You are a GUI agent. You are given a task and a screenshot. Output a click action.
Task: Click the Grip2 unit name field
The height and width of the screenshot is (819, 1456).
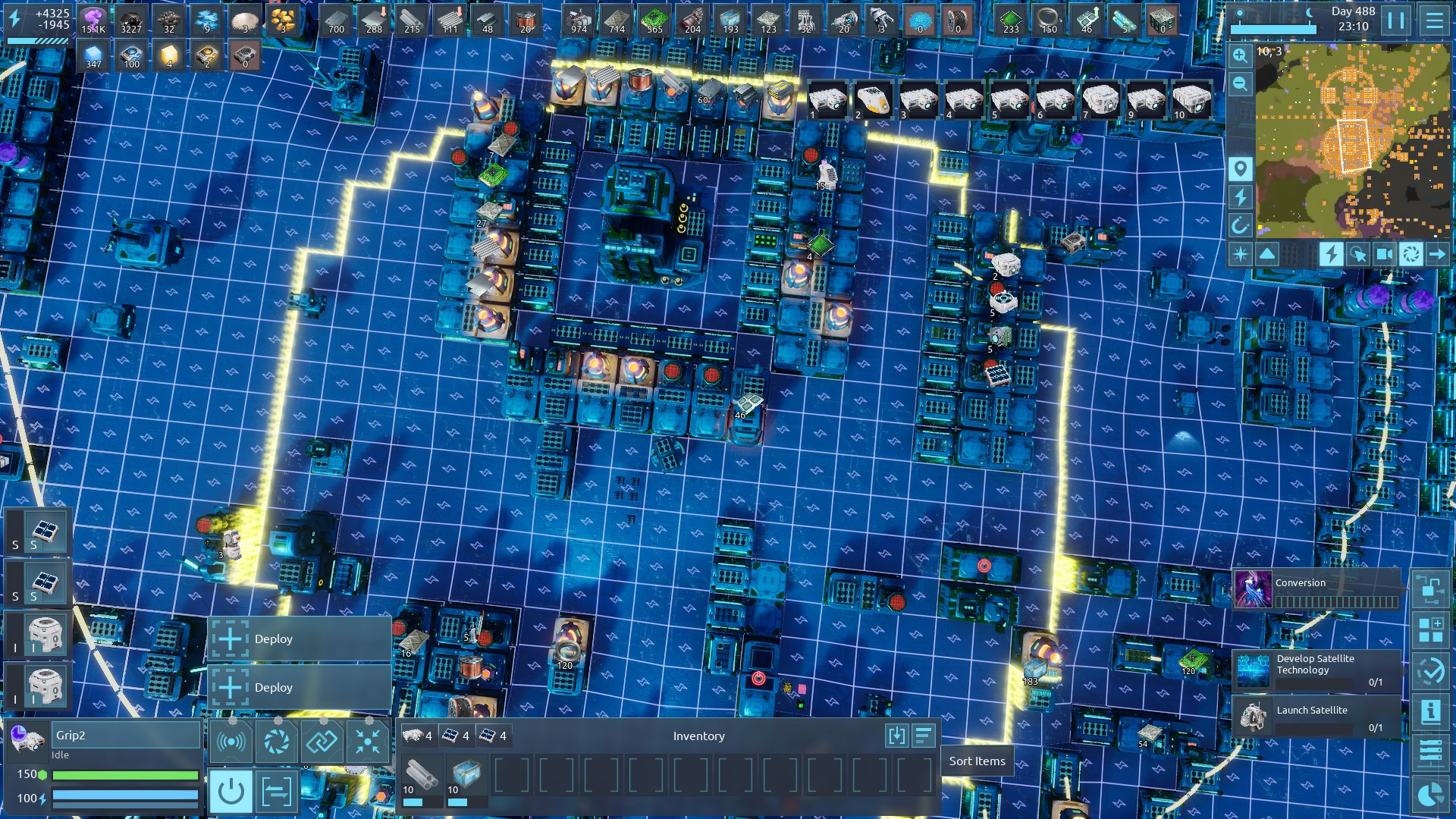(x=125, y=735)
